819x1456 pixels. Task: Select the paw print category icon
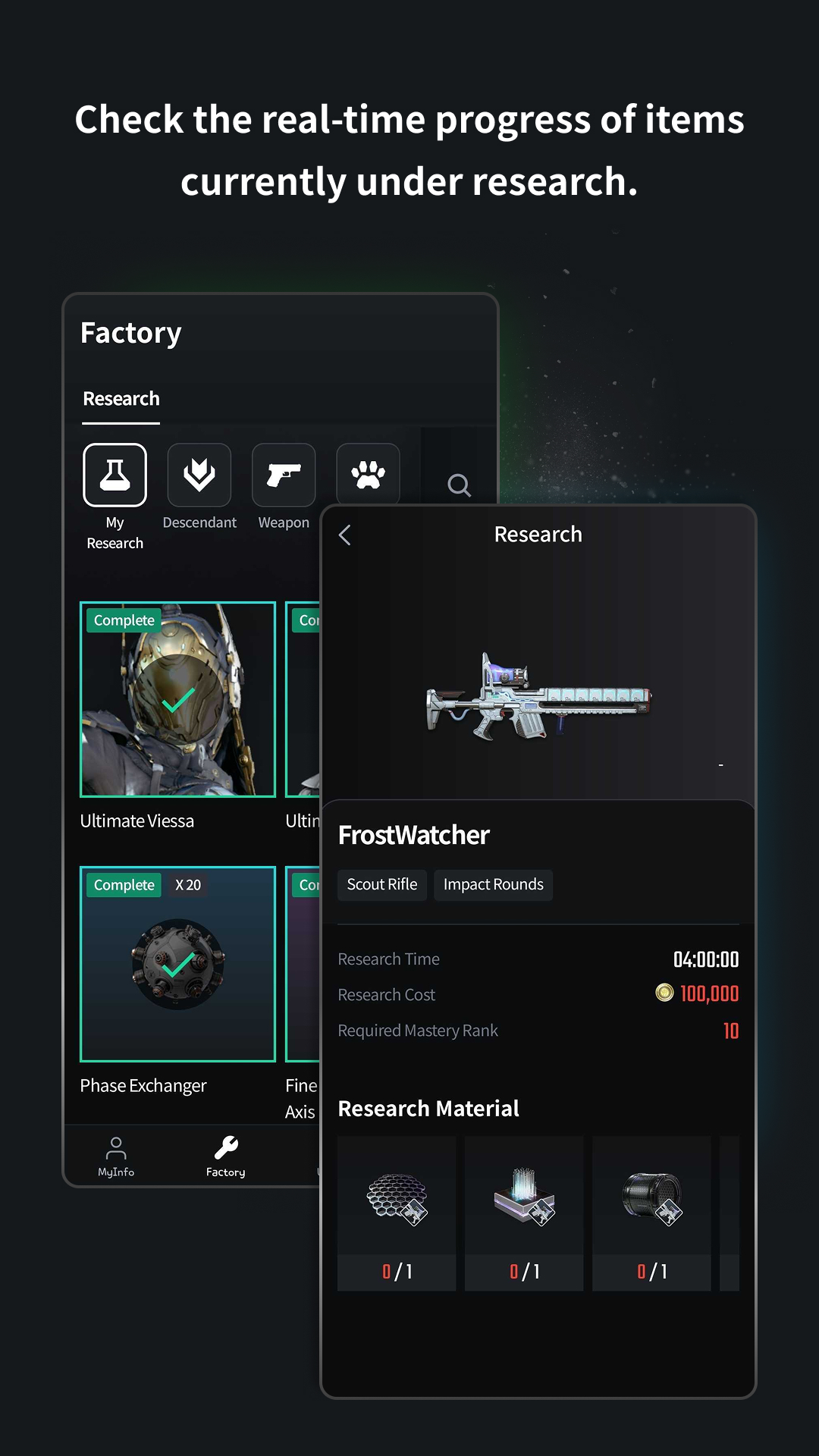(368, 475)
